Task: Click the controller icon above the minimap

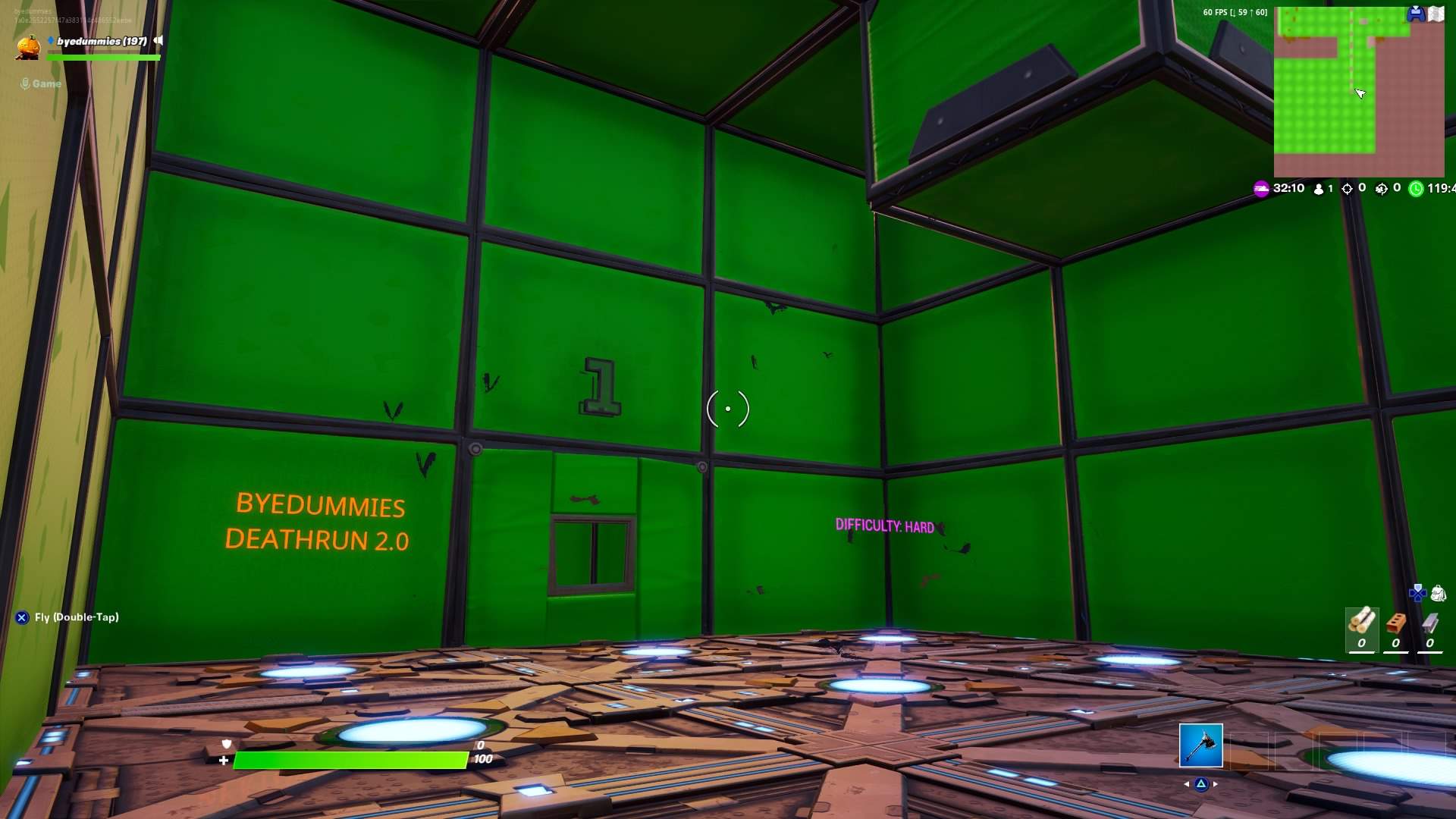Action: 1416,12
